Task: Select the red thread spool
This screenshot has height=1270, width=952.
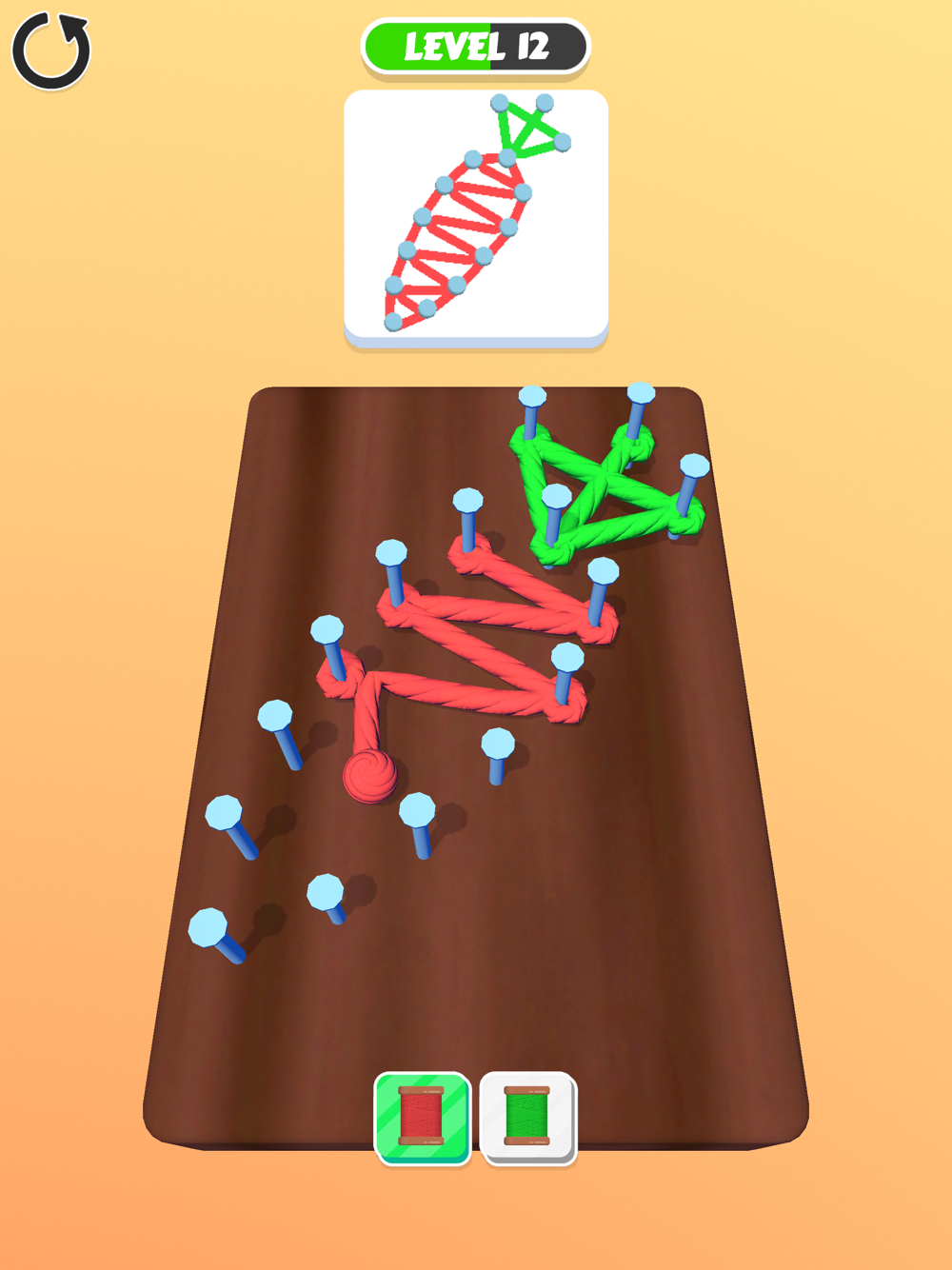Action: tap(423, 1117)
